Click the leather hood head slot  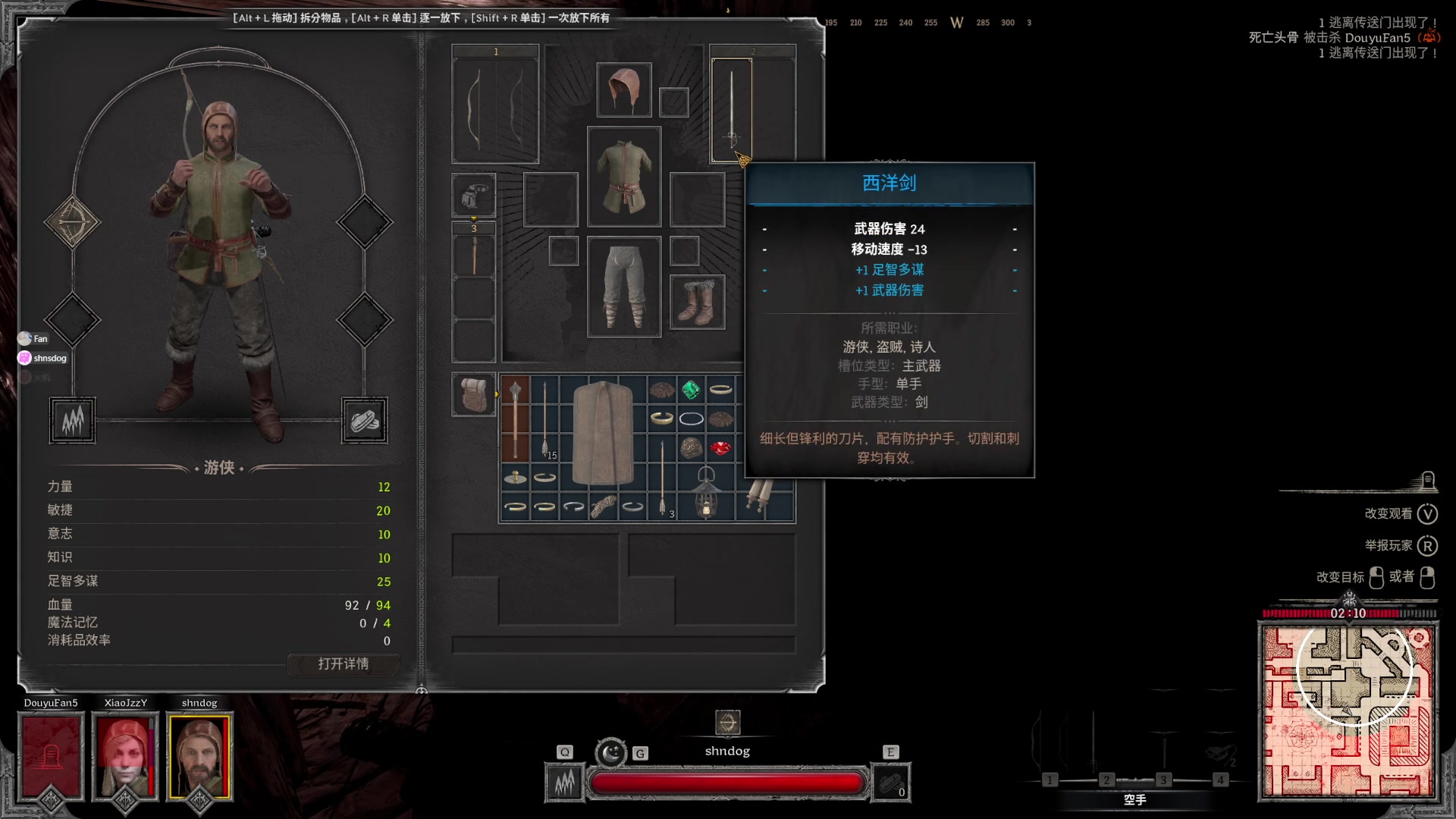coord(623,90)
